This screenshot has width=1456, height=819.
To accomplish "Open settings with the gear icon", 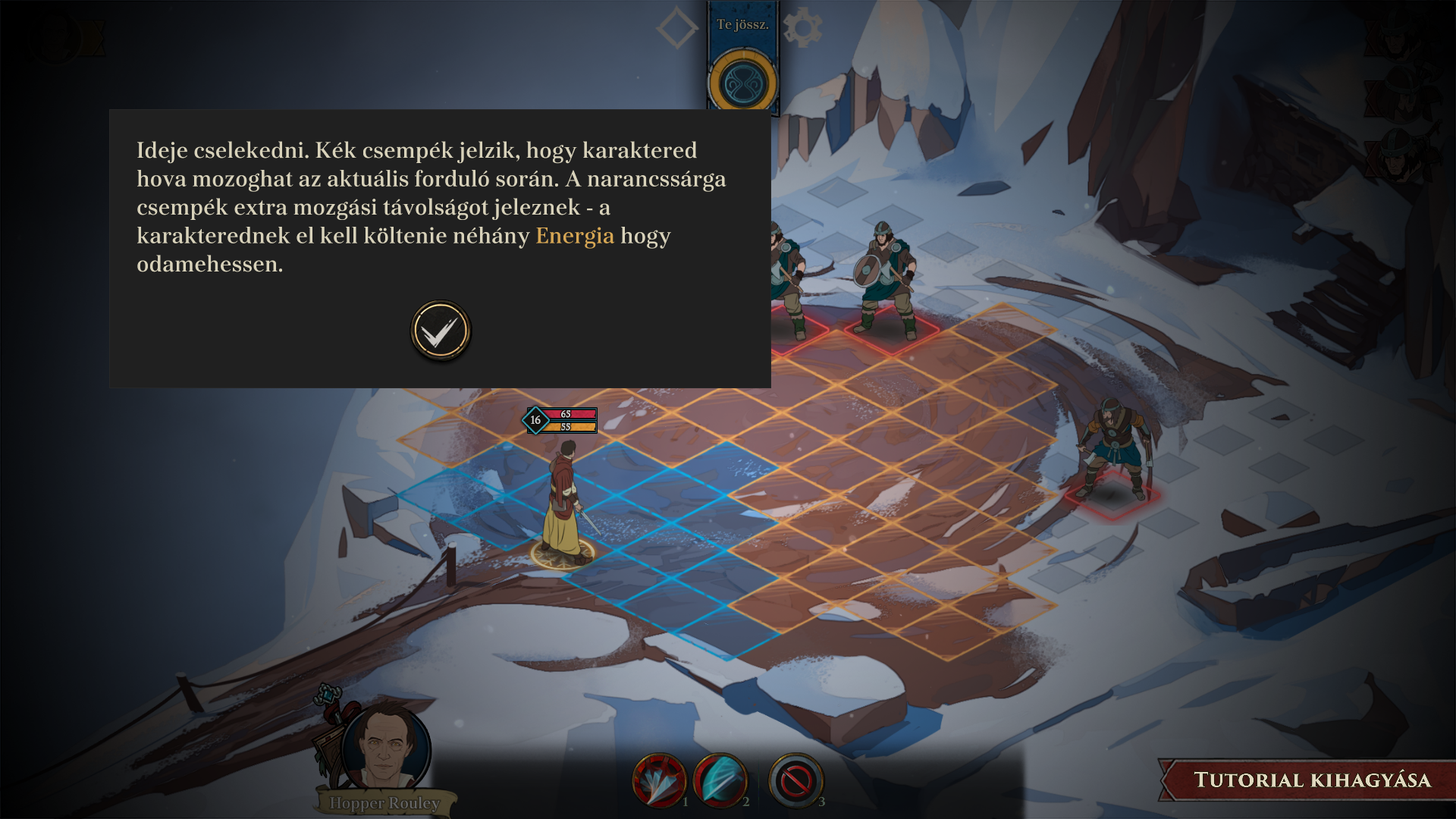I will click(802, 28).
